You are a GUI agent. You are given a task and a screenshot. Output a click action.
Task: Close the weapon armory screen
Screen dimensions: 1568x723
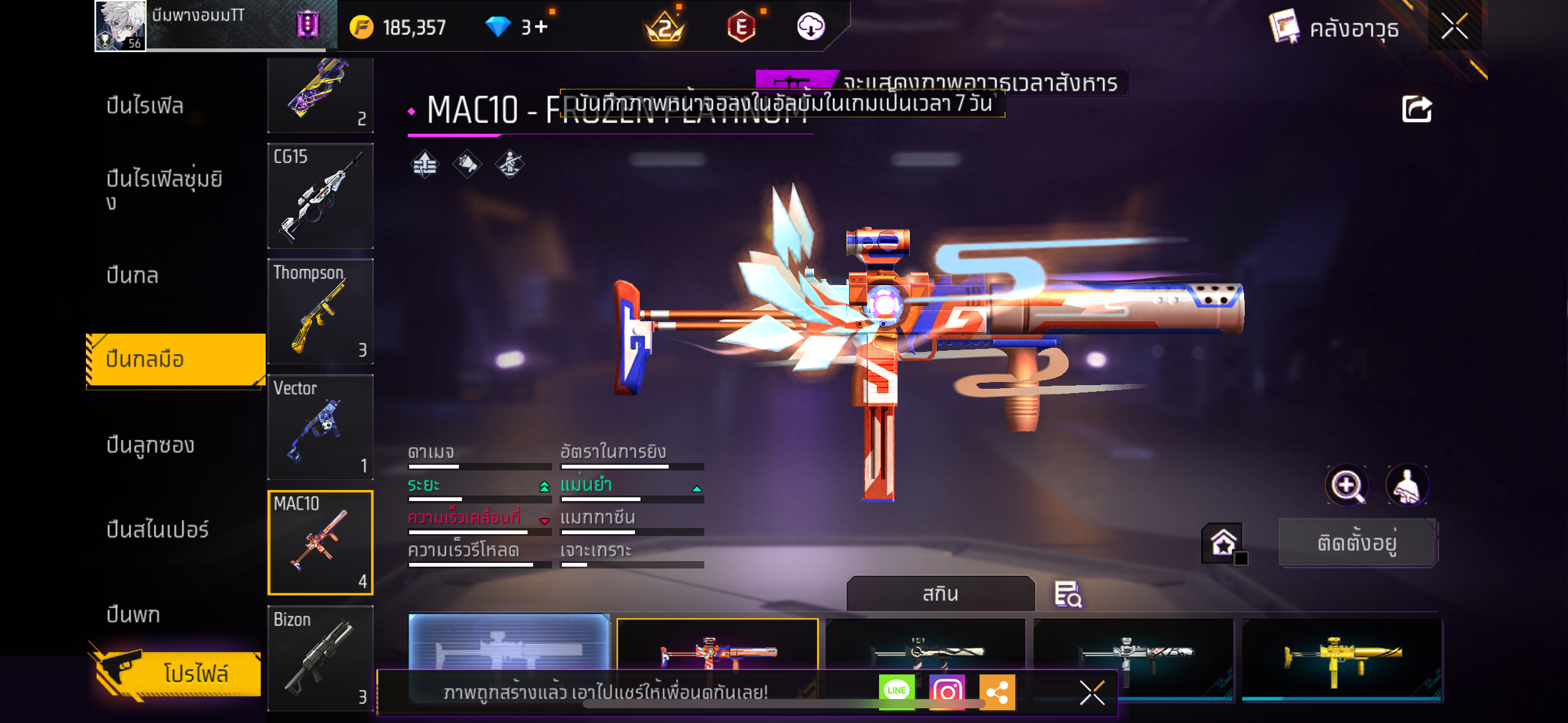pos(1454,26)
